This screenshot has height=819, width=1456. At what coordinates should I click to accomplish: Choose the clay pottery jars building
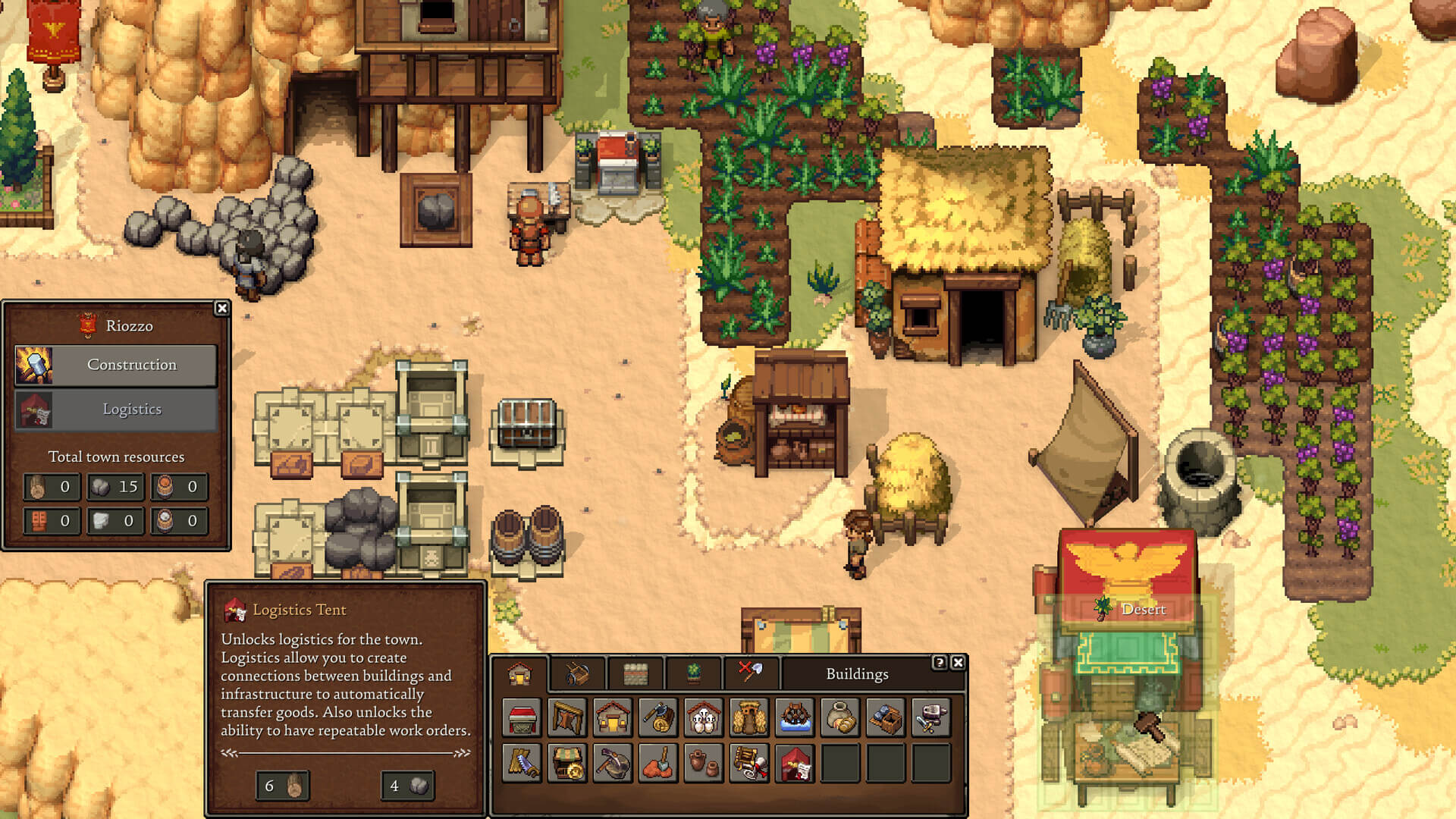[x=704, y=763]
